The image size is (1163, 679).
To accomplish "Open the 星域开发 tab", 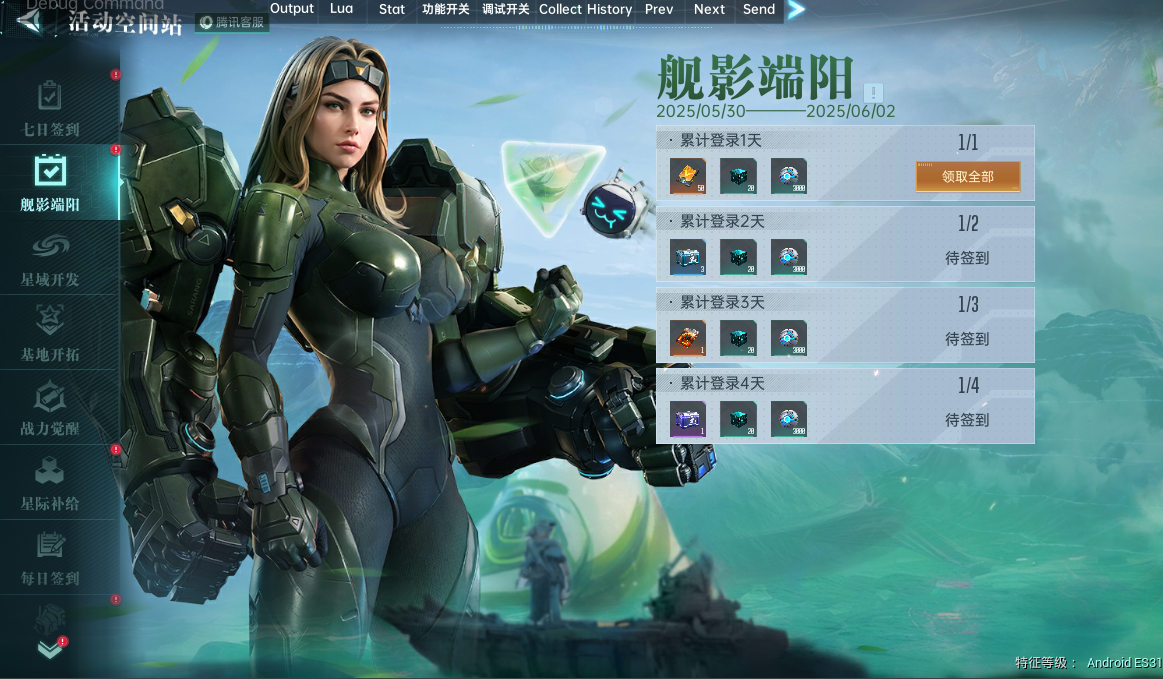I will (x=50, y=258).
